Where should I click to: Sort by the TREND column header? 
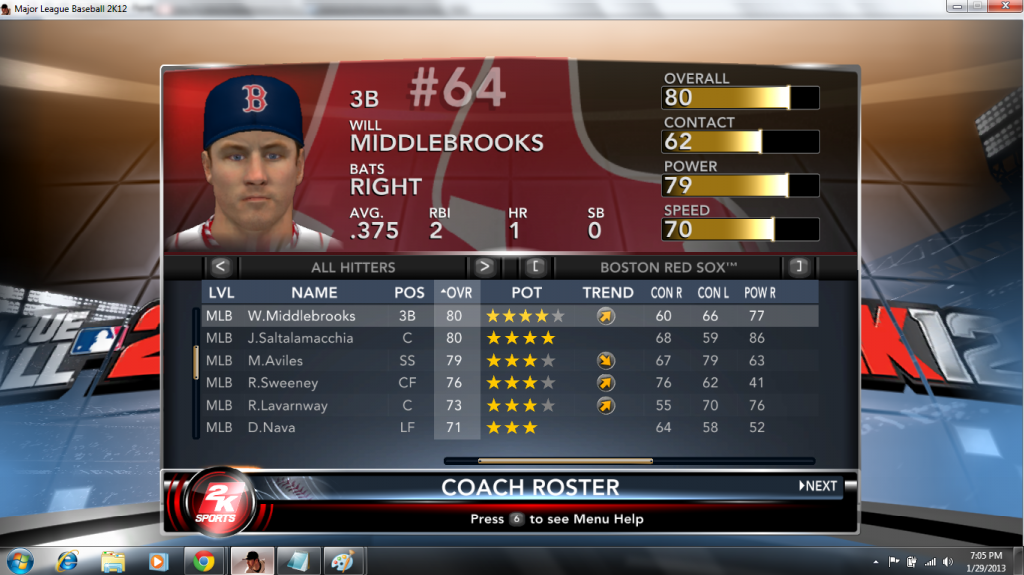pyautogui.click(x=608, y=293)
